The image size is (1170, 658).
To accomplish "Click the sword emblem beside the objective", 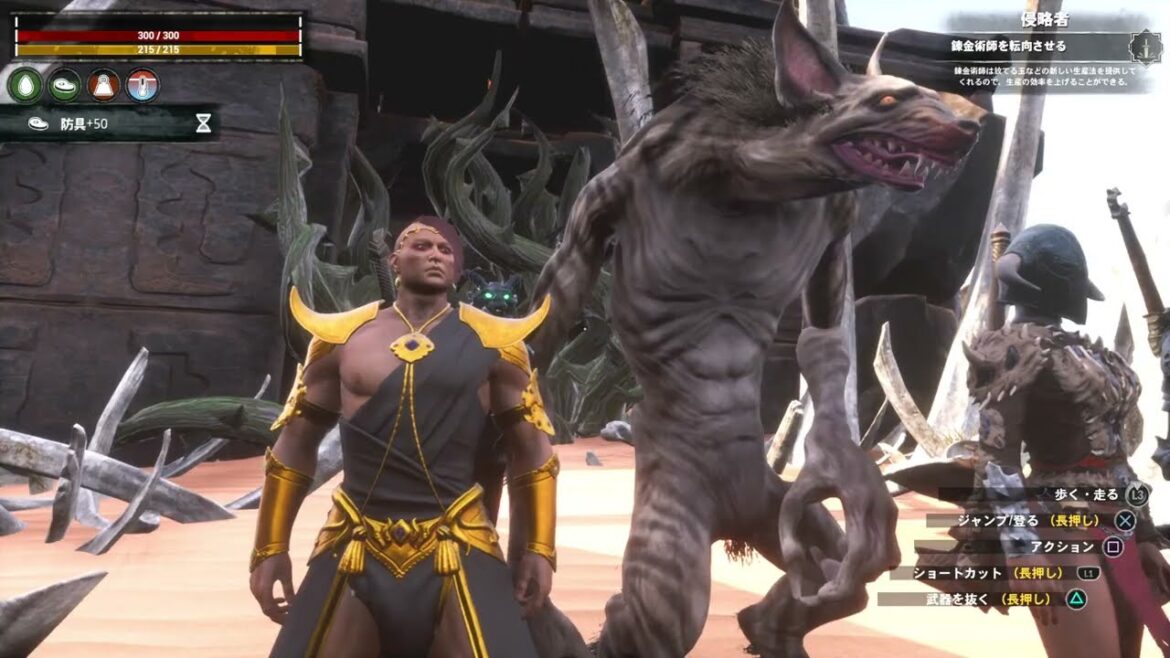I will [x=1144, y=47].
